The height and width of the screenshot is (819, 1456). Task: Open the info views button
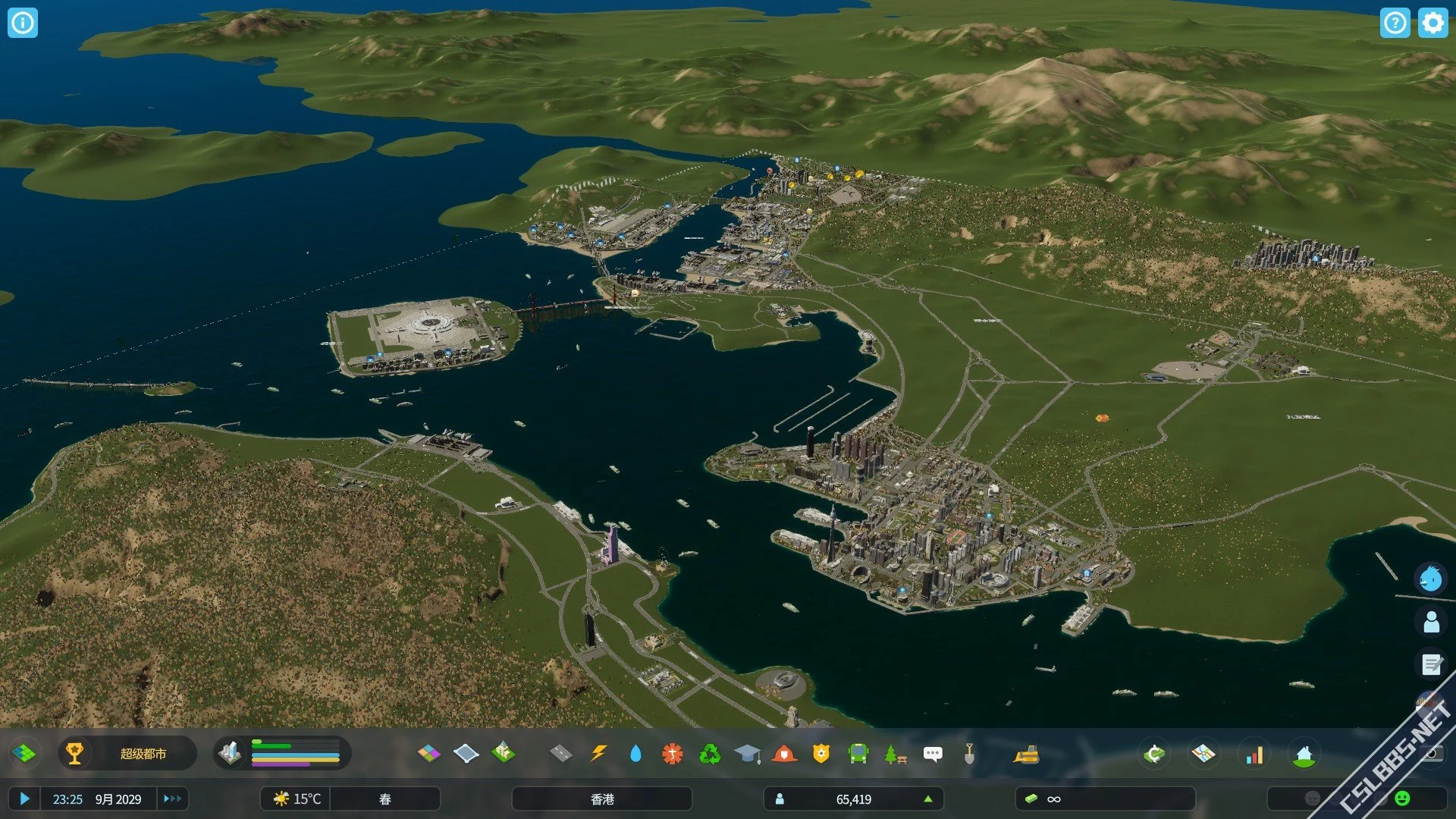(23, 23)
